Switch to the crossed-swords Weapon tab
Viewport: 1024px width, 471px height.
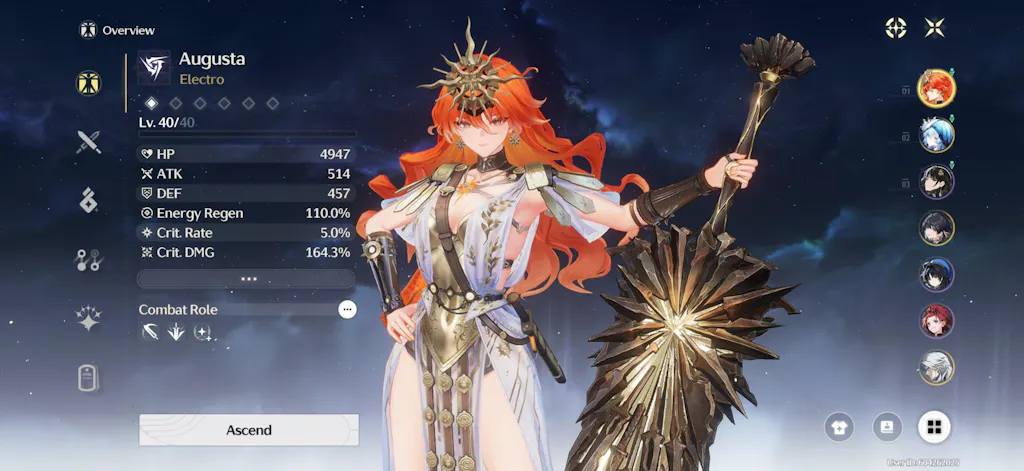tap(90, 142)
